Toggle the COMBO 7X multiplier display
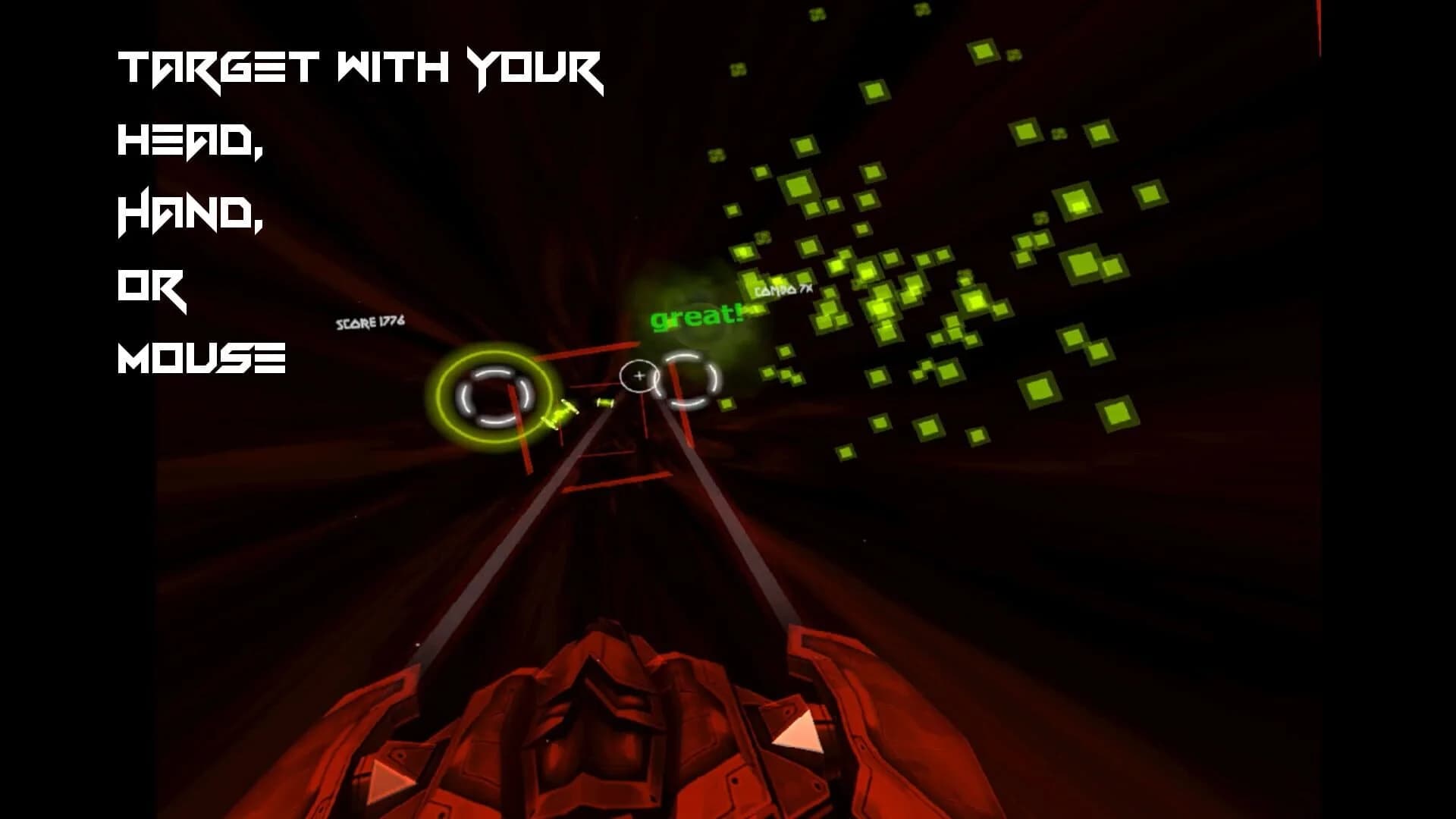This screenshot has width=1456, height=819. tap(783, 290)
